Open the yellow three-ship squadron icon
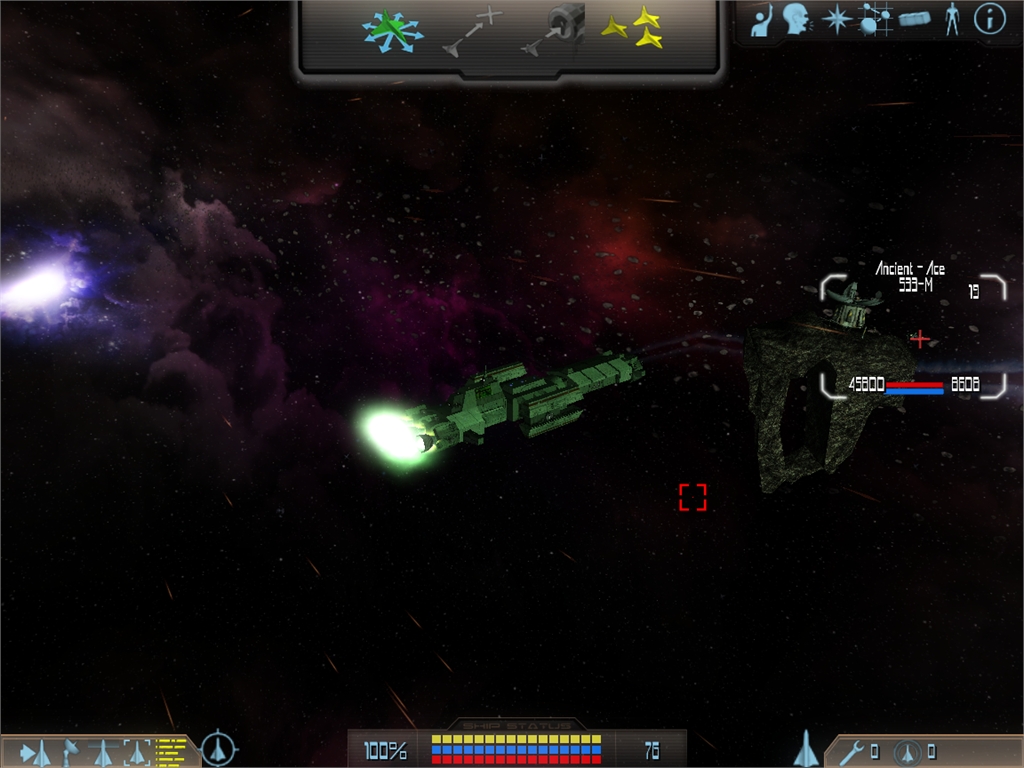This screenshot has width=1024, height=768. coord(632,28)
